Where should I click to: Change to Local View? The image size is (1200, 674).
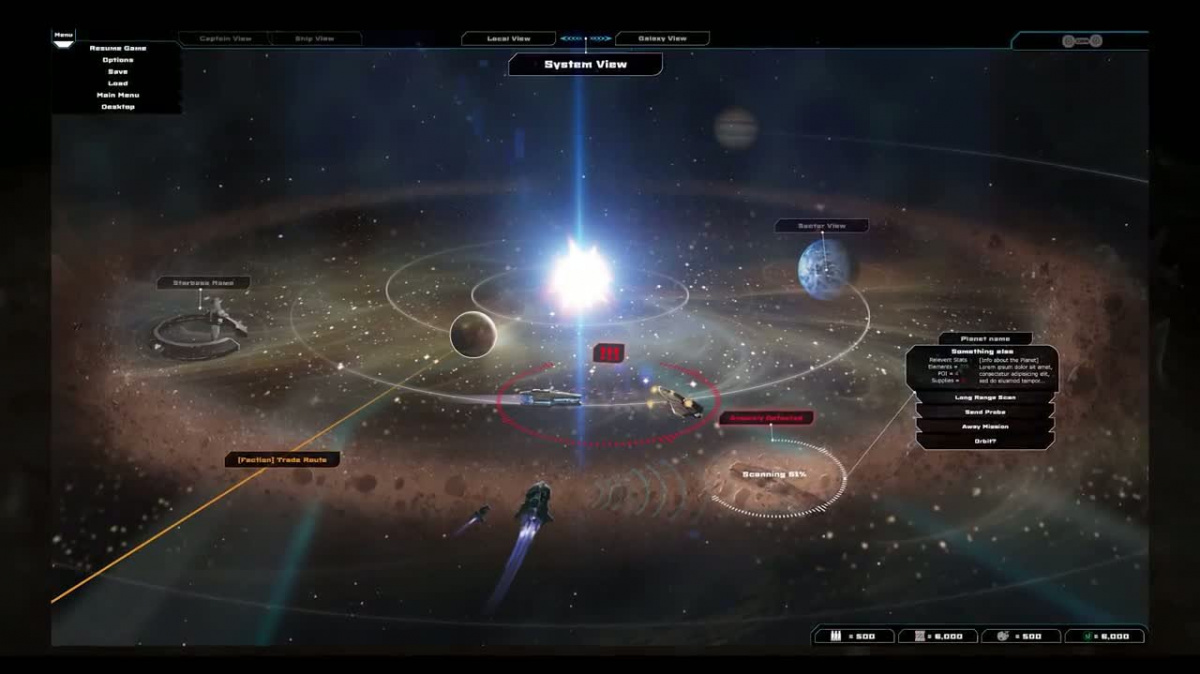pyautogui.click(x=508, y=39)
